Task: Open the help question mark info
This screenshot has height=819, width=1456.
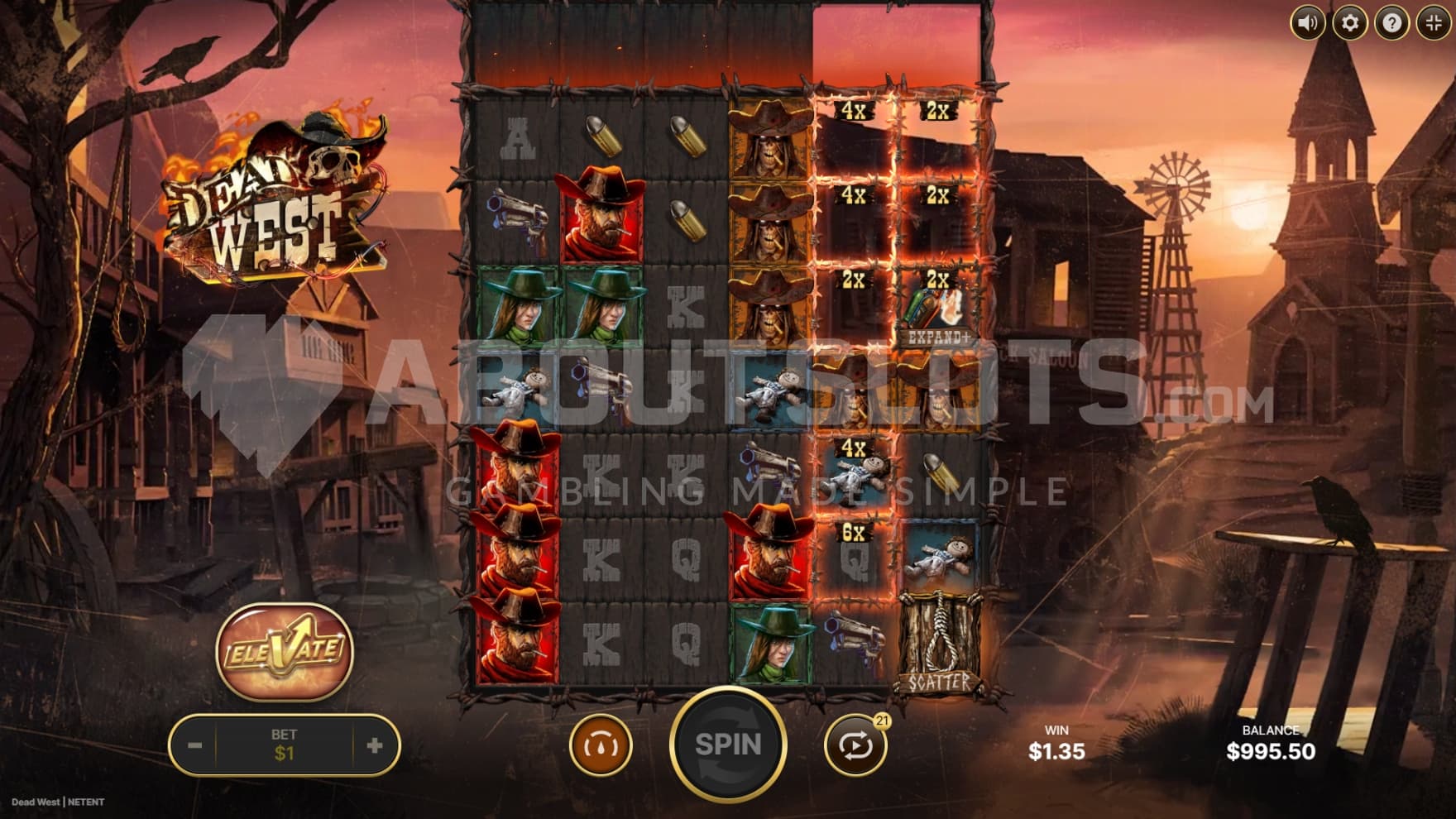Action: tap(1391, 22)
